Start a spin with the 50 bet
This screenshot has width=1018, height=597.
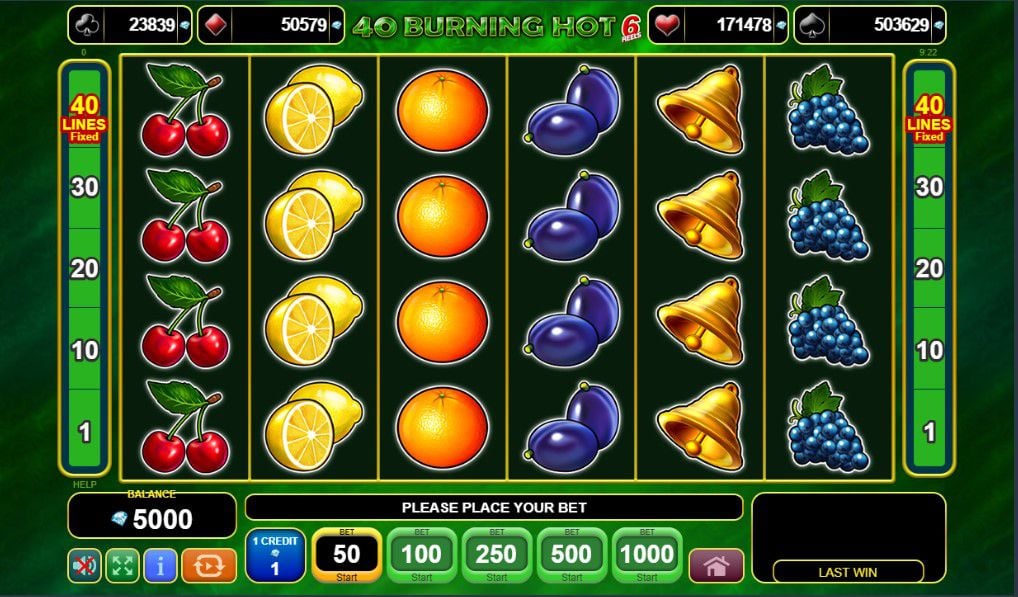point(346,555)
